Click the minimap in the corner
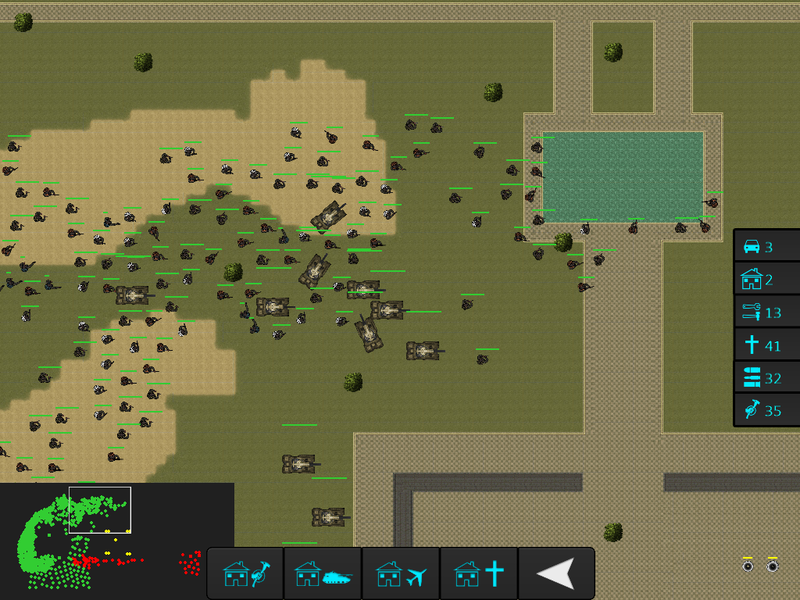 click(117, 541)
